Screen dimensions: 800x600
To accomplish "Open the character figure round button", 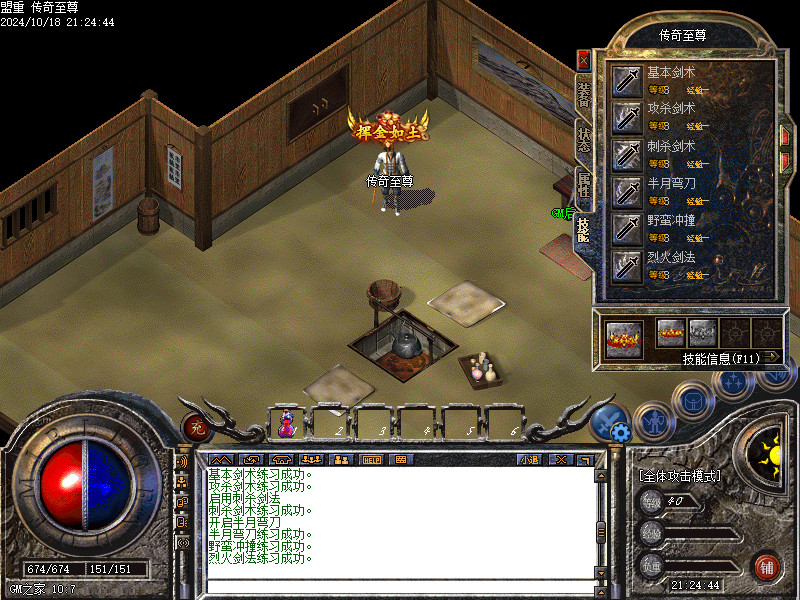I will 652,419.
